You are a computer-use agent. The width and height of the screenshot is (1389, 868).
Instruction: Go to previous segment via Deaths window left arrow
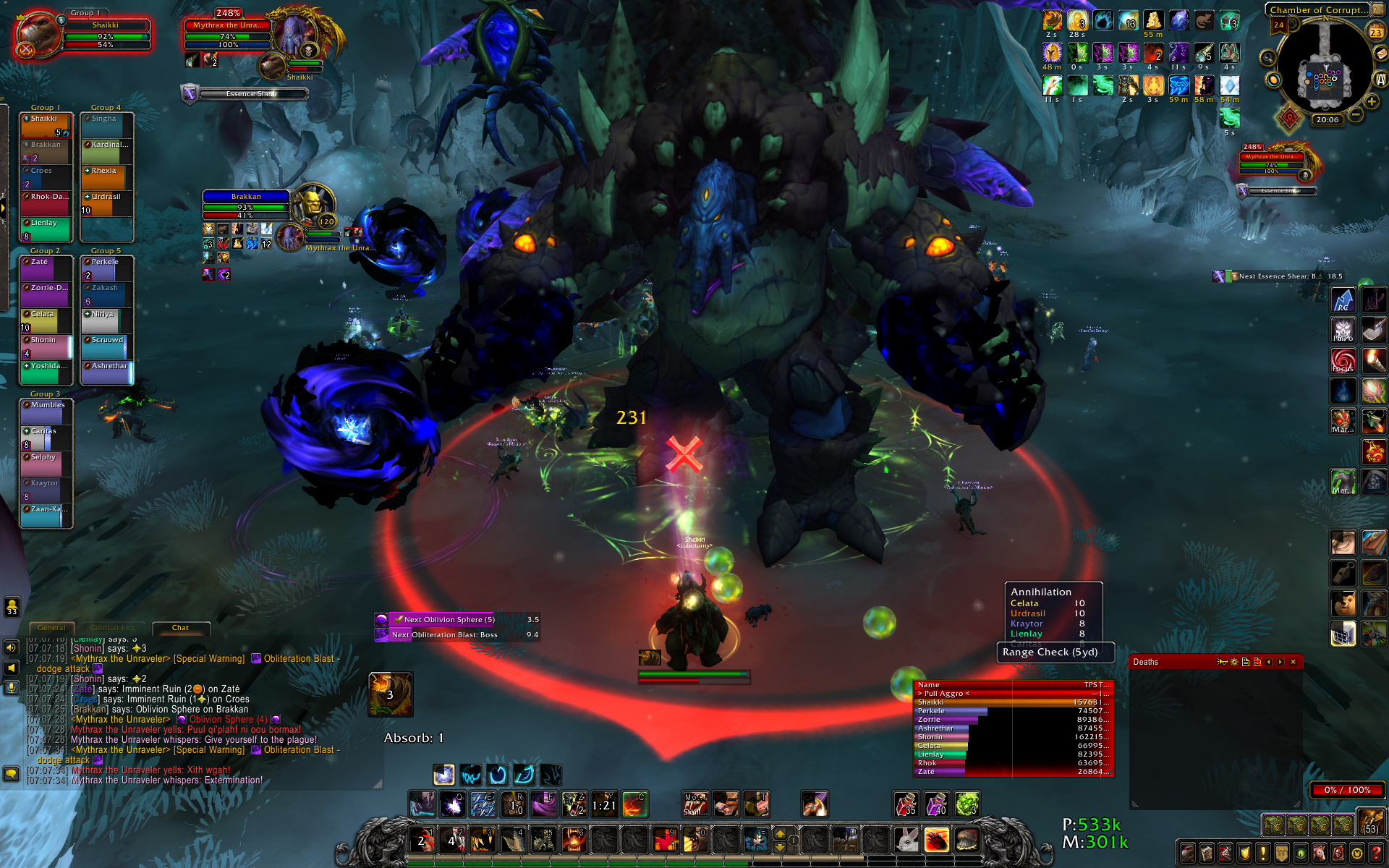pos(1269,662)
